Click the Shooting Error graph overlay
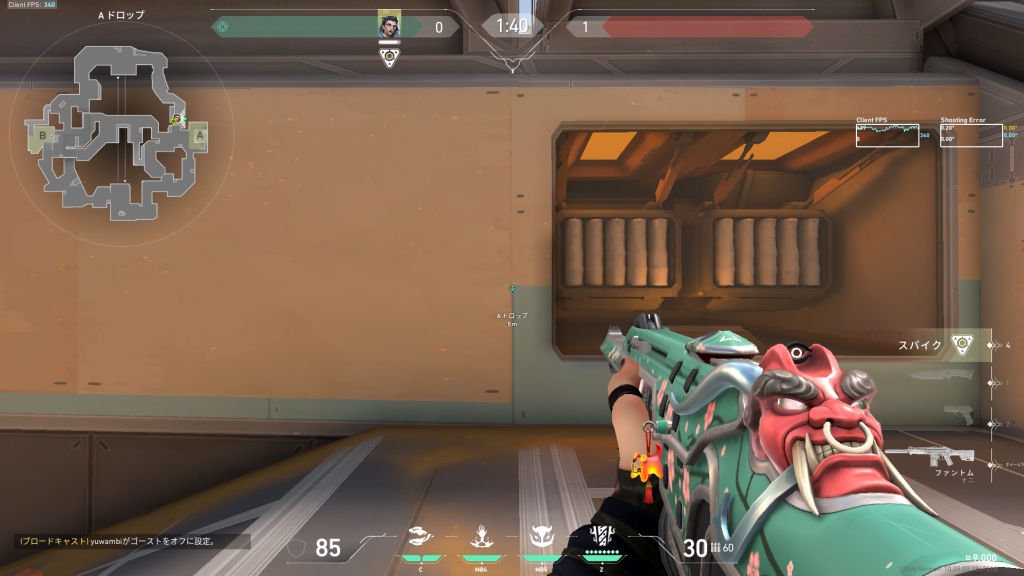The width and height of the screenshot is (1024, 576). (x=971, y=135)
